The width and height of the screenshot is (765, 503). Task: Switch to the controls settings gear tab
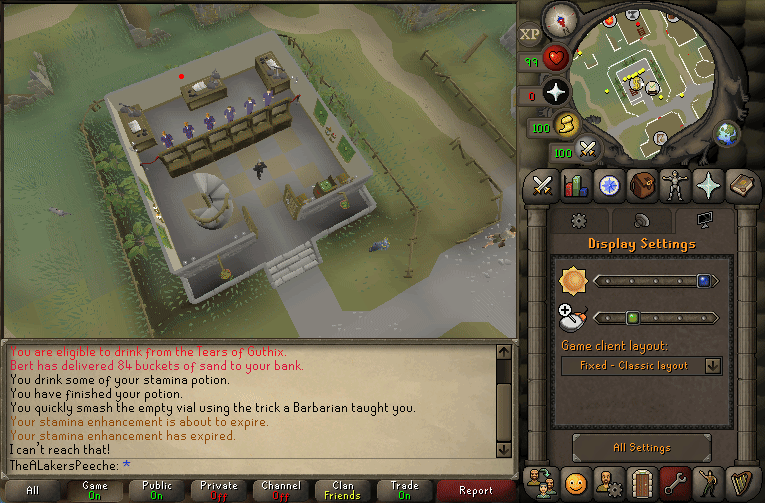click(x=577, y=221)
